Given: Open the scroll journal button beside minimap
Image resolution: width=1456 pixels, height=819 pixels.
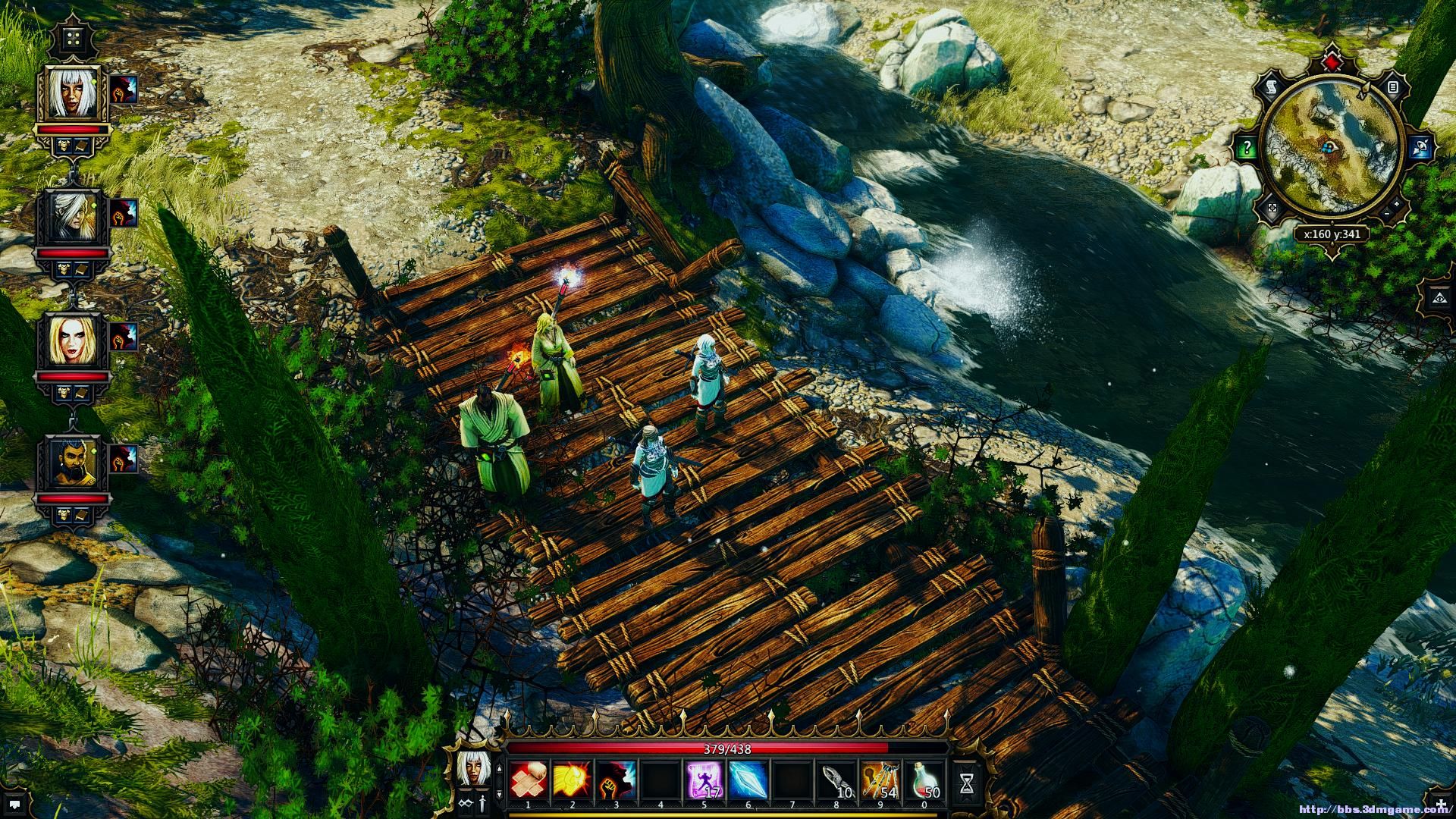Looking at the screenshot, I should point(1271,88).
